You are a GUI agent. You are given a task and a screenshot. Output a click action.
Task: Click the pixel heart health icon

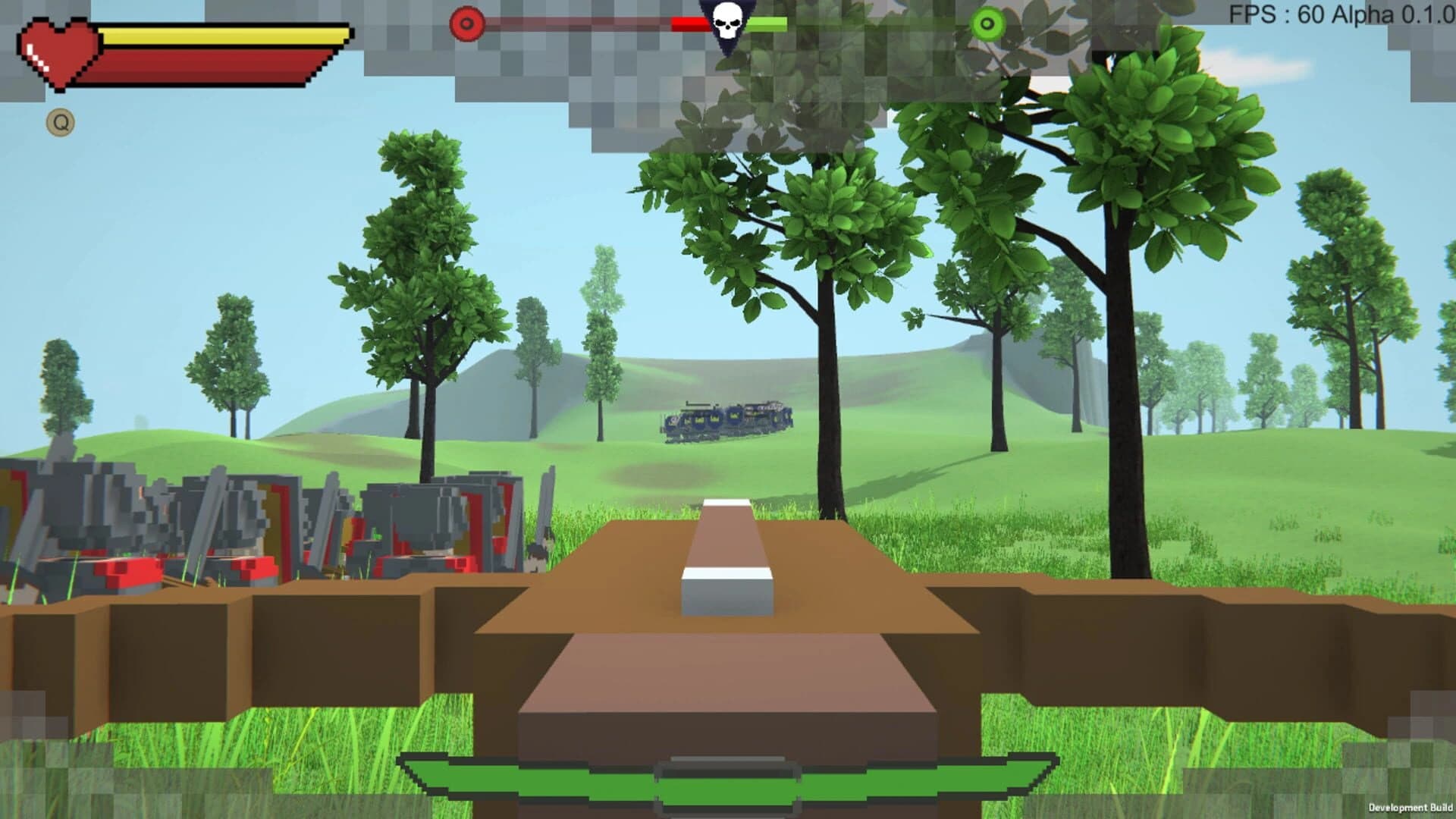pos(59,48)
